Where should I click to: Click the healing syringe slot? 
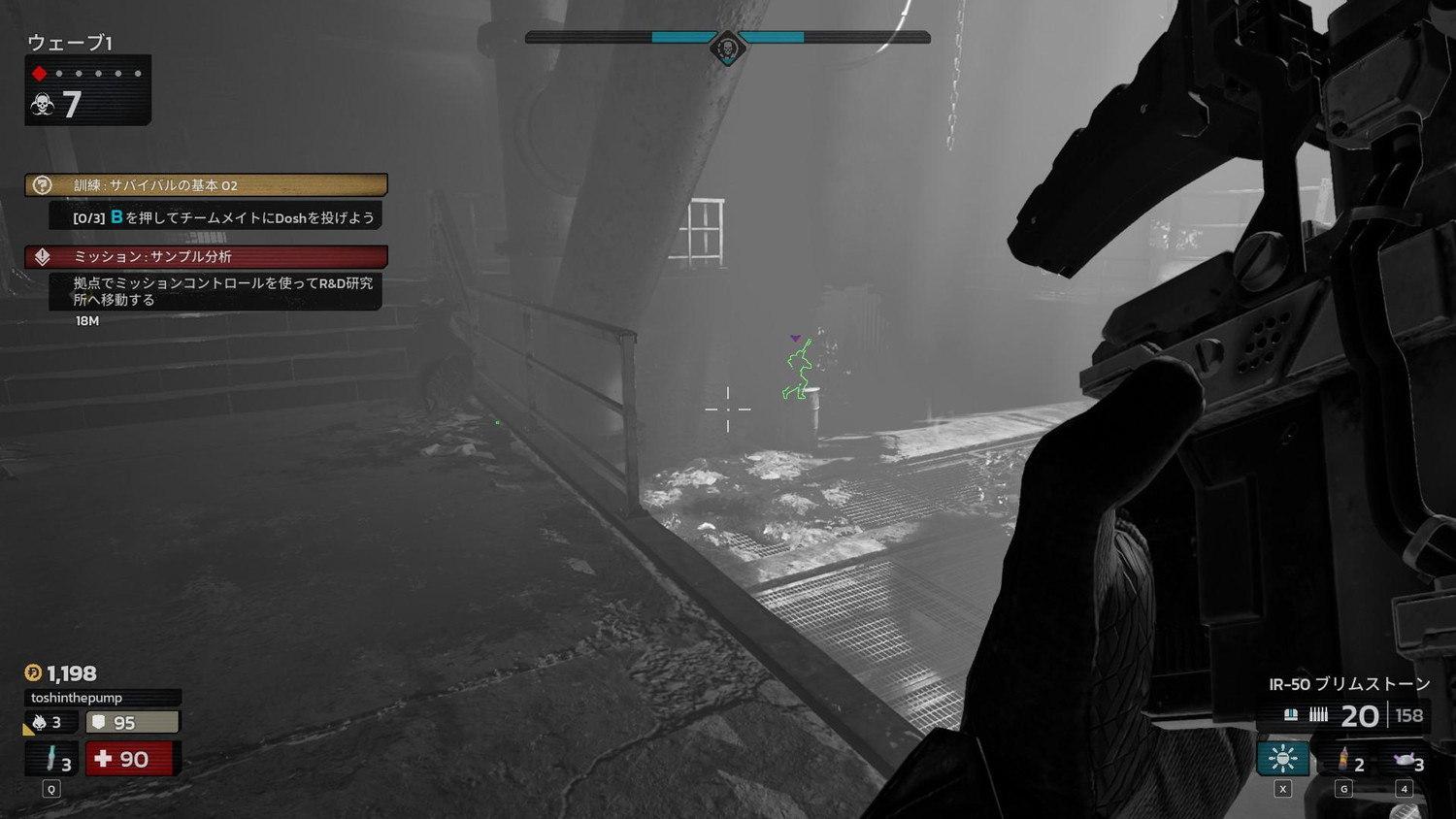coord(52,759)
